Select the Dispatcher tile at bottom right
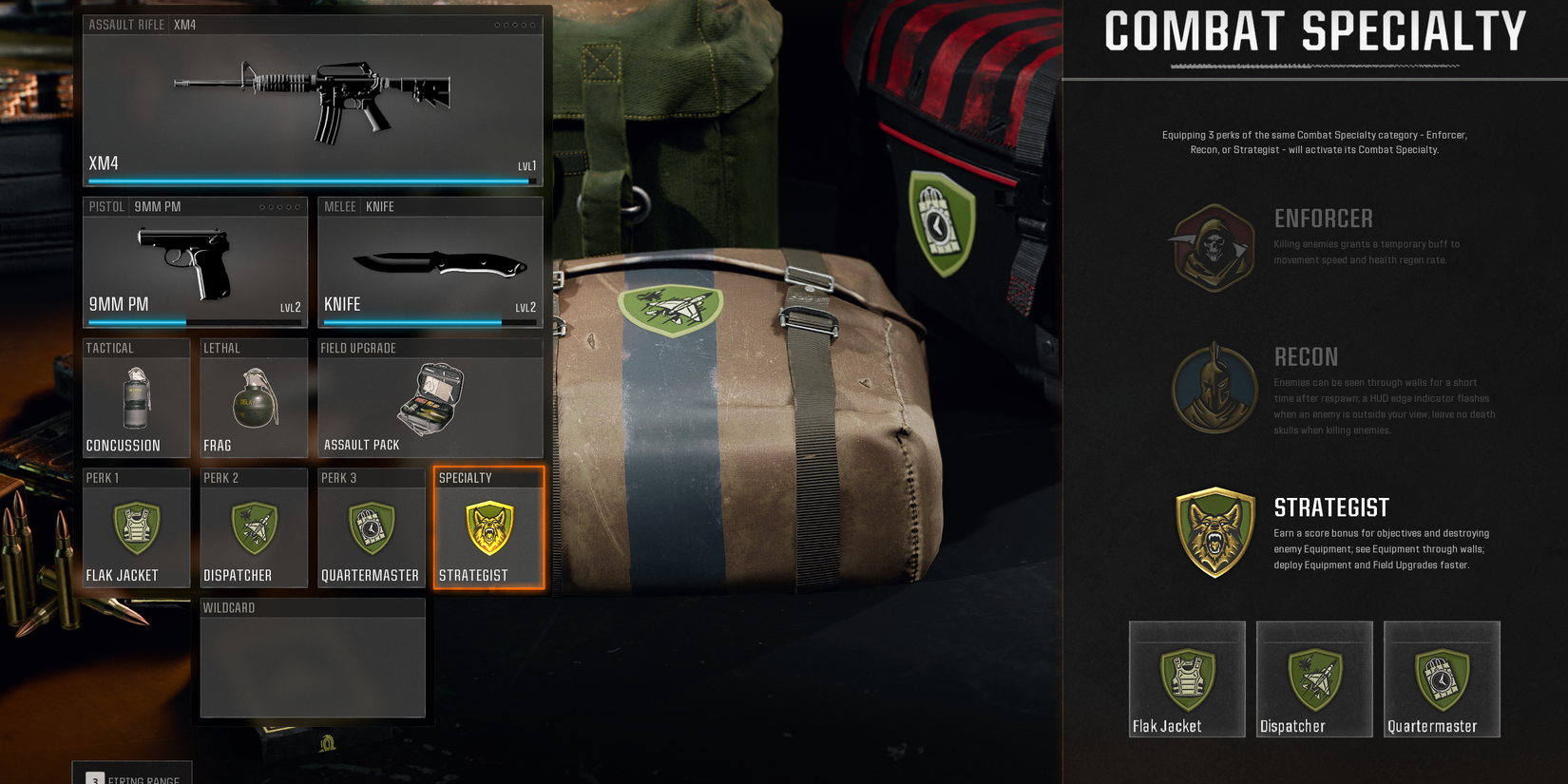Screen dimensions: 1568x784 (x=1313, y=678)
